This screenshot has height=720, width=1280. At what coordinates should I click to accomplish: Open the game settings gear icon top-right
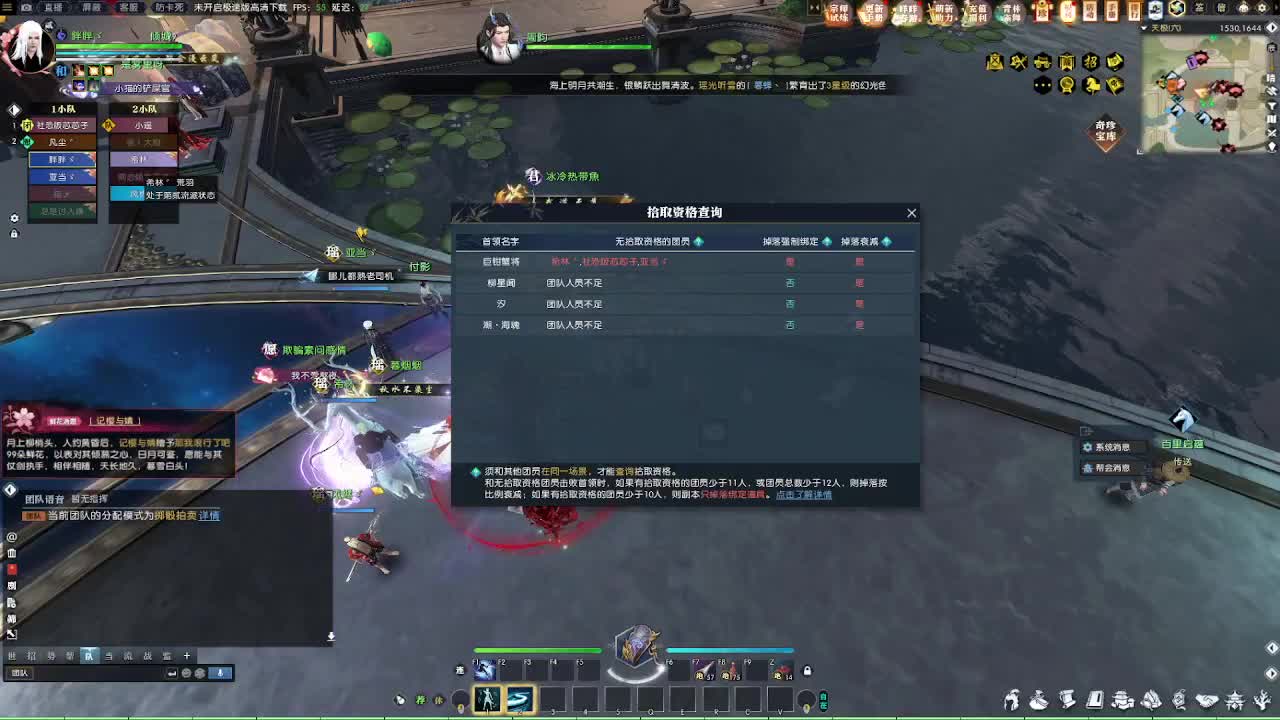coord(1262,9)
